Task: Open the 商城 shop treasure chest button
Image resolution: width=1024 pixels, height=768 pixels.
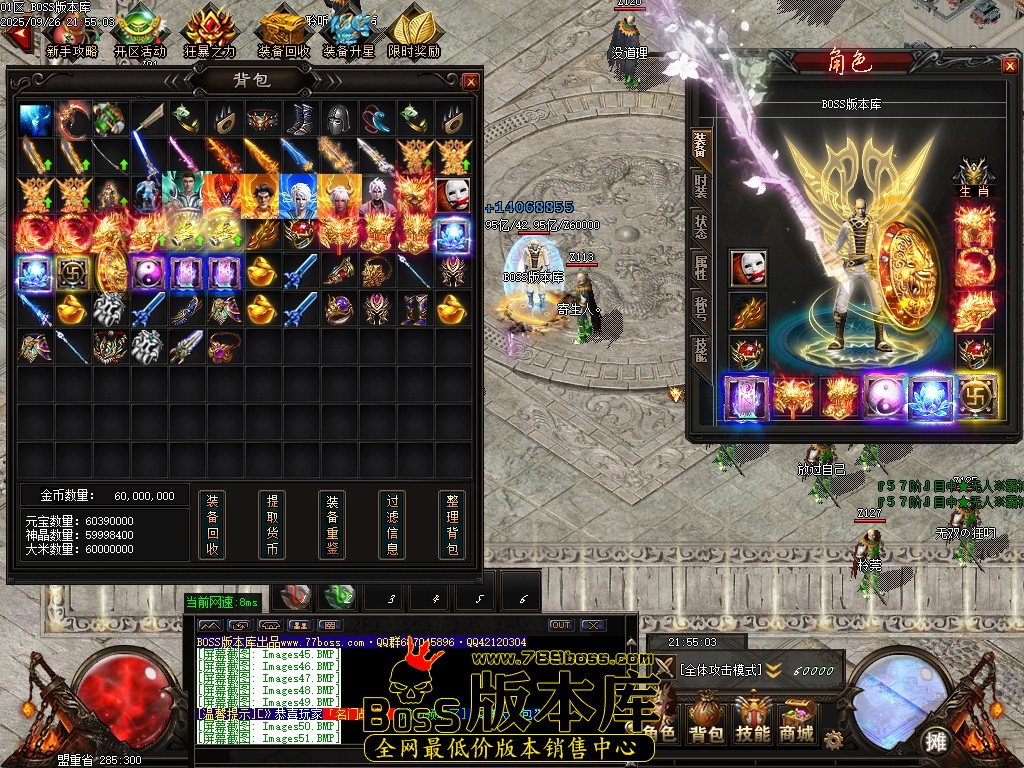Action: (796, 720)
